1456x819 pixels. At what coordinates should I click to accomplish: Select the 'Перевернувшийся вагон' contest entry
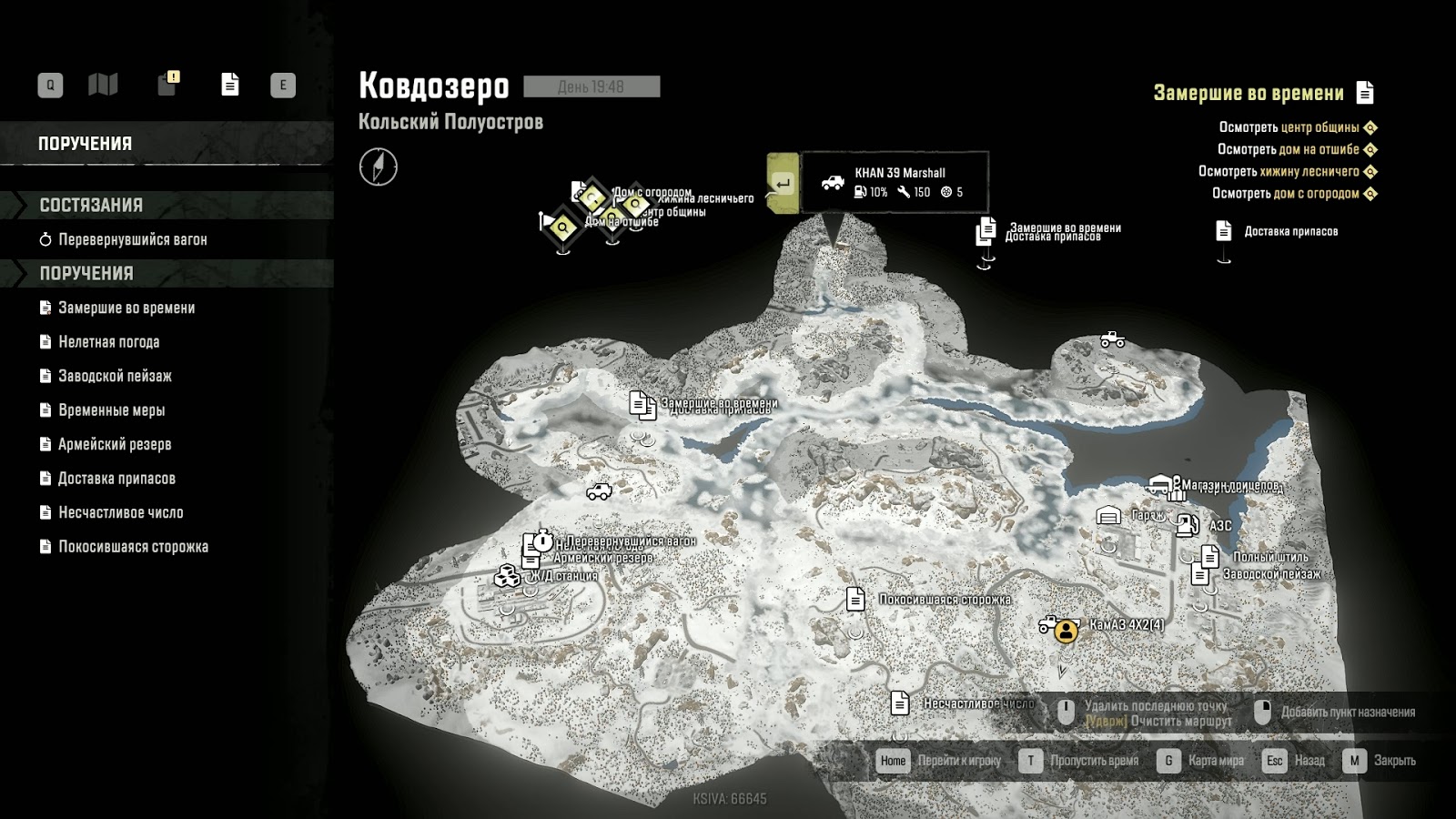tap(132, 239)
